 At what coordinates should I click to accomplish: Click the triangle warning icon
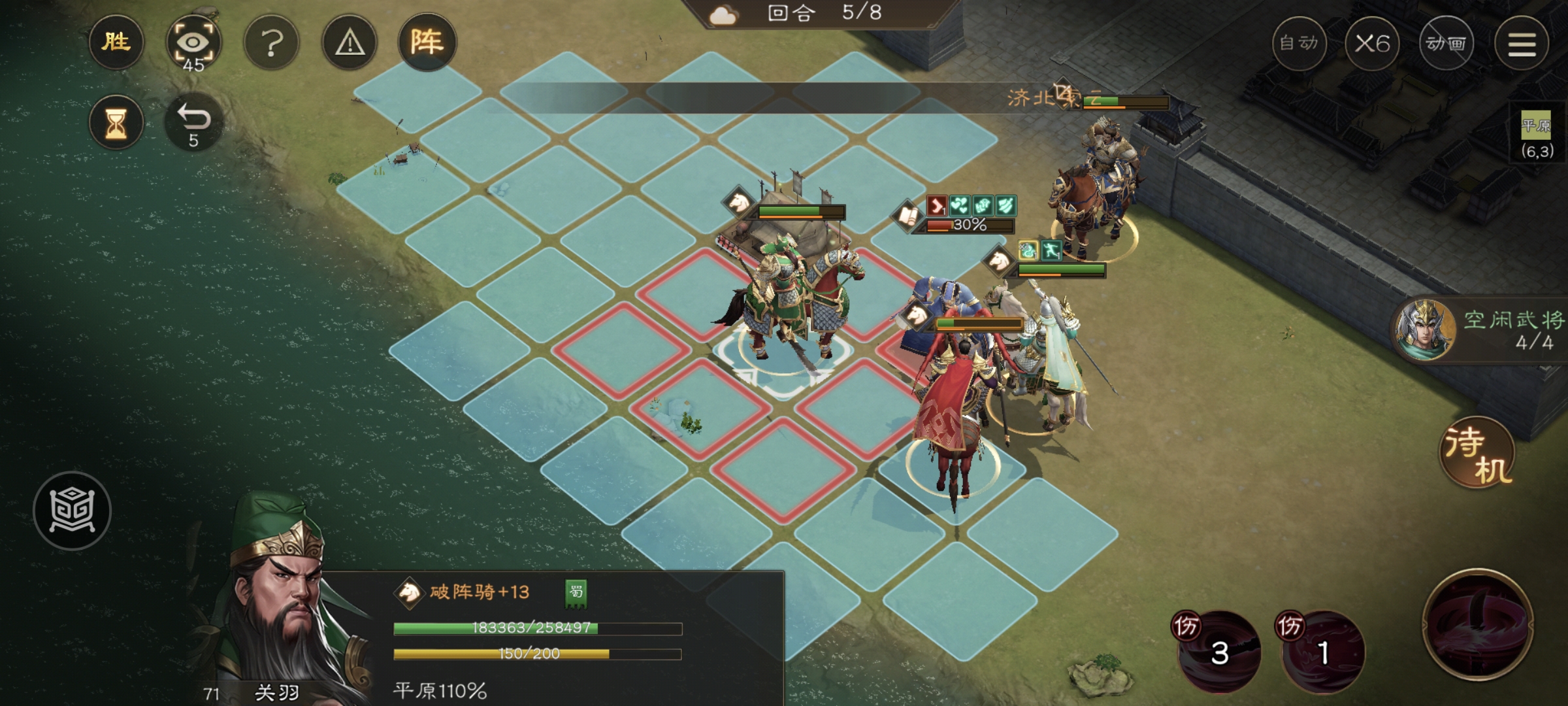(350, 42)
